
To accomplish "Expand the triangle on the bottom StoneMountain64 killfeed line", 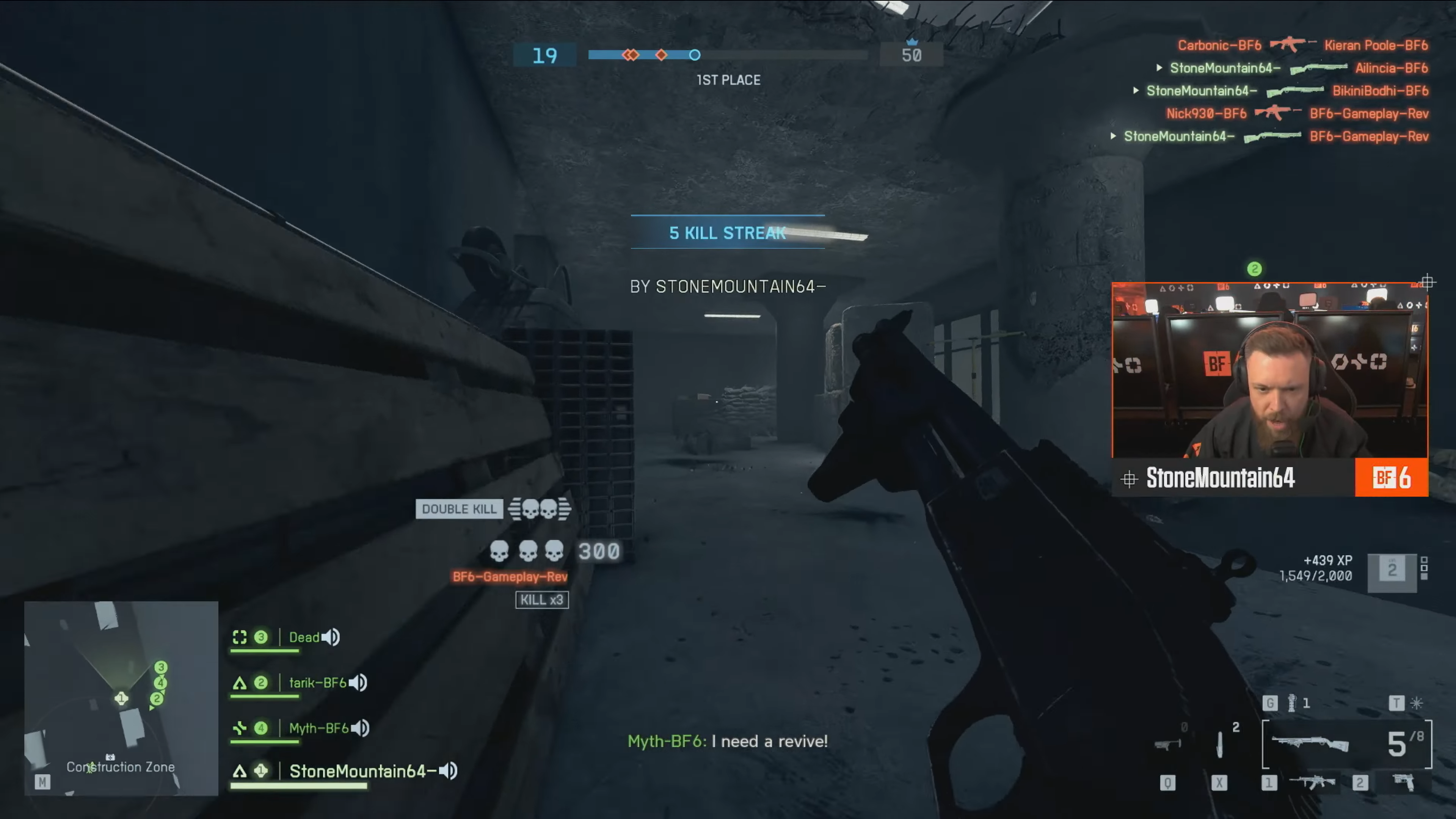I will click(1114, 136).
